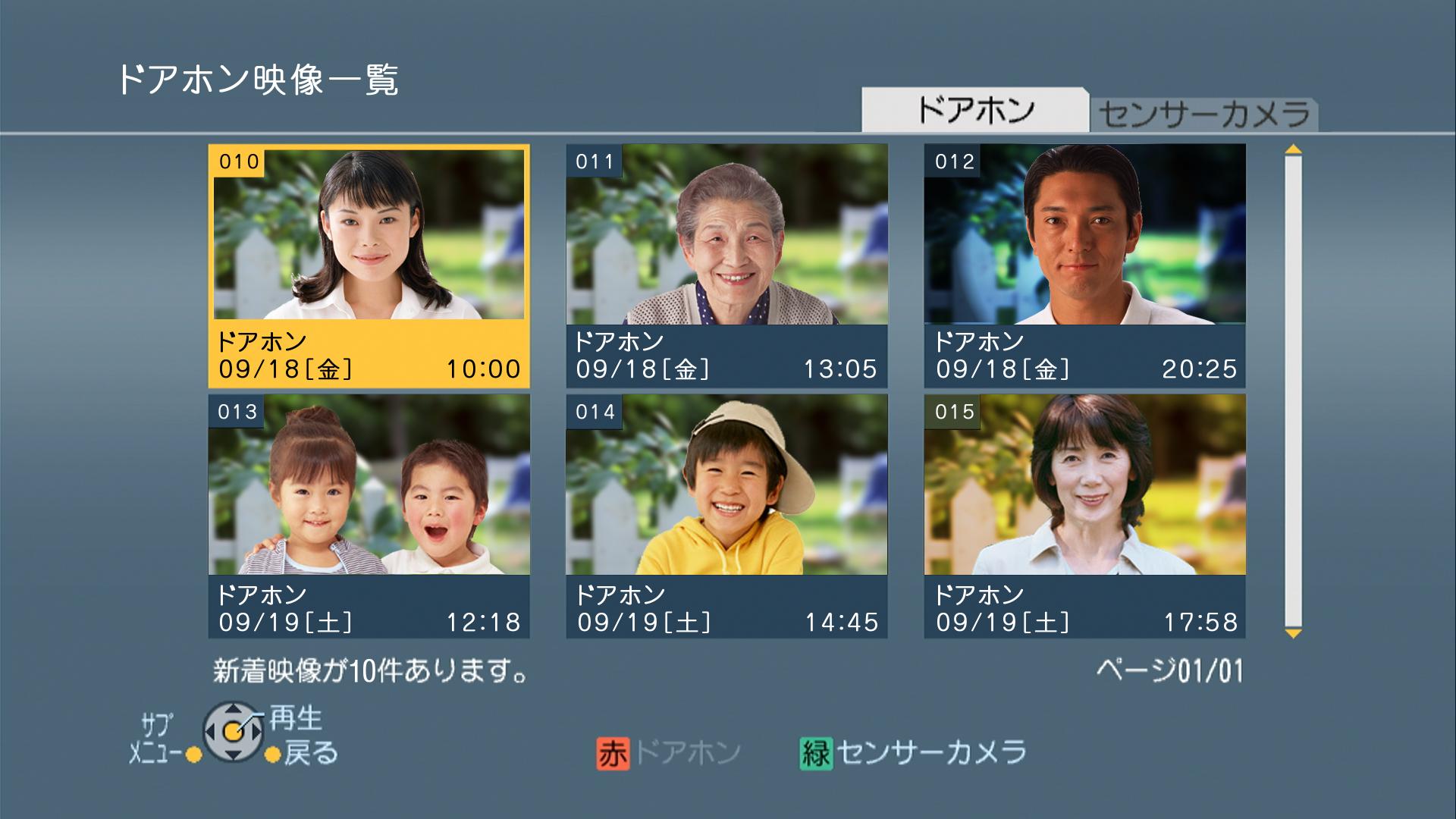Screen dimensions: 1456x819
Task: Select recording 014 from 09/19 14:45
Action: (726, 516)
